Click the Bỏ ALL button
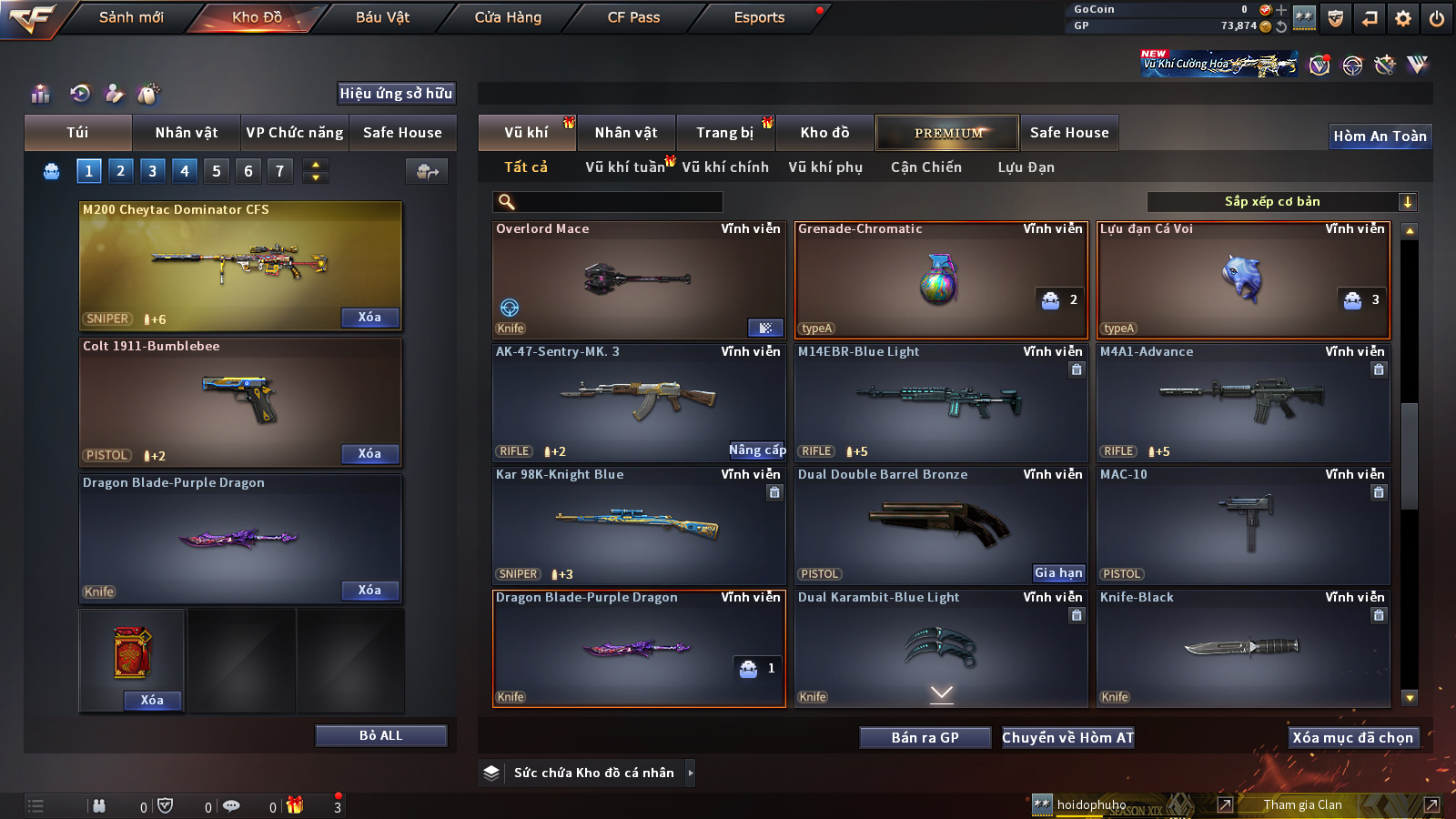 (380, 735)
